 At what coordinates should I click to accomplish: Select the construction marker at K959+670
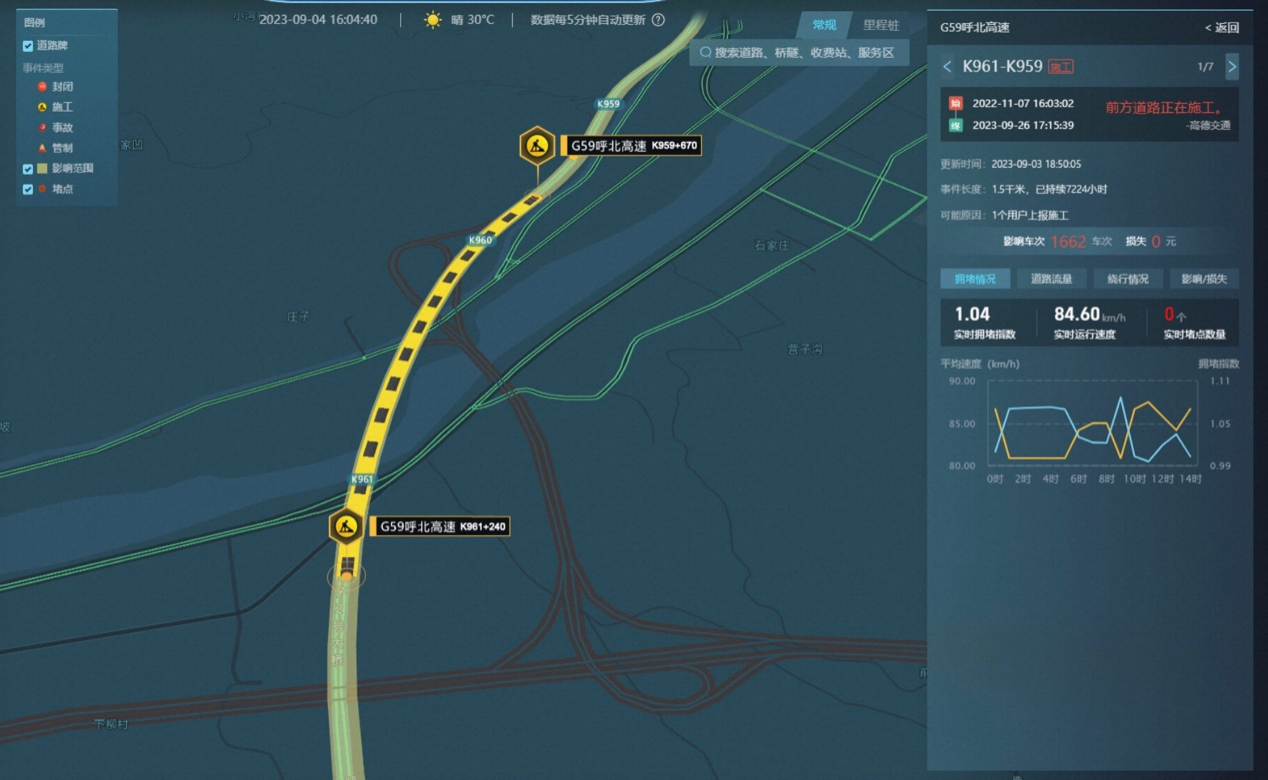coord(538,146)
